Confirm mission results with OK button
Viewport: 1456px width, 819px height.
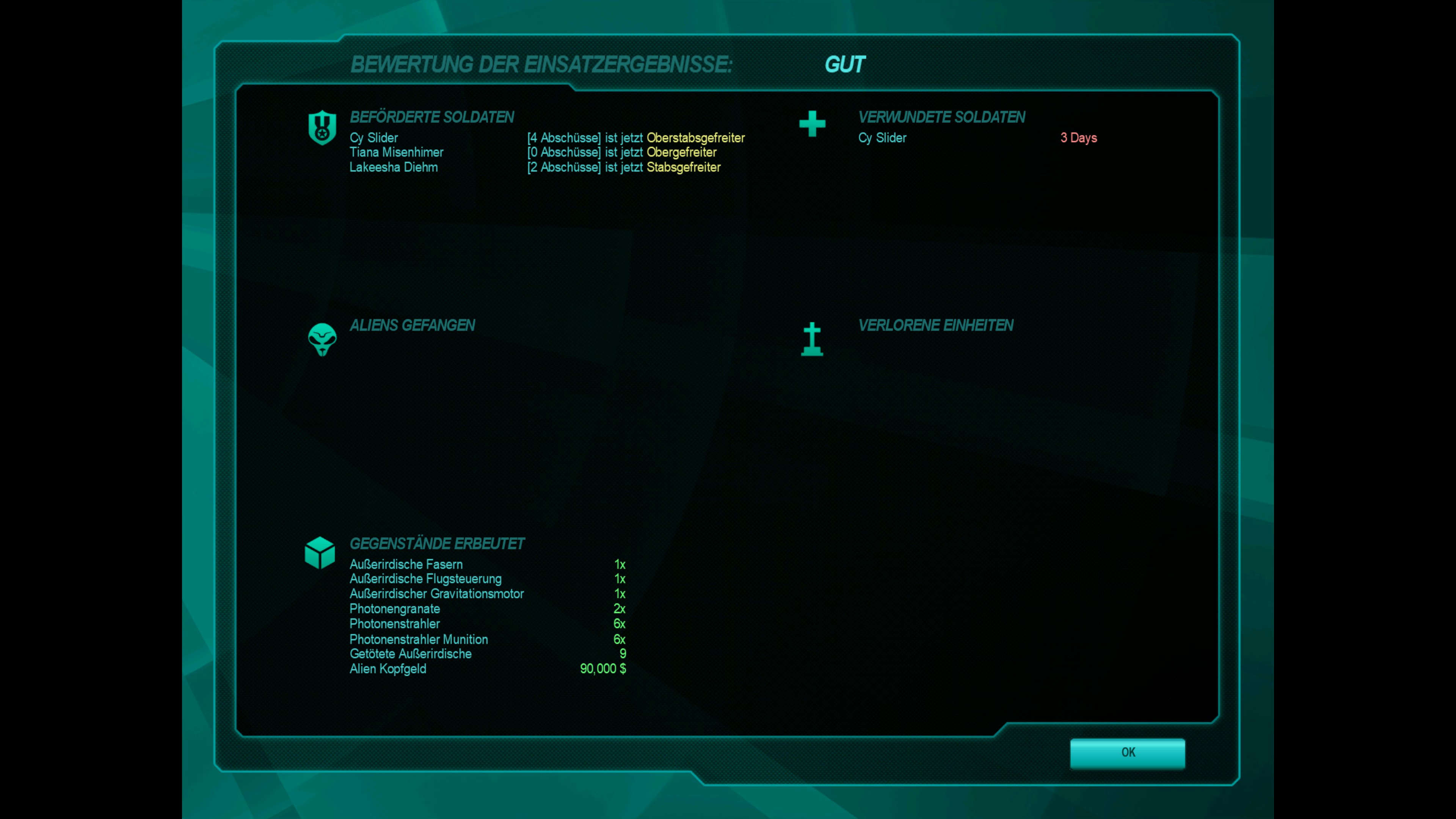[x=1127, y=753]
